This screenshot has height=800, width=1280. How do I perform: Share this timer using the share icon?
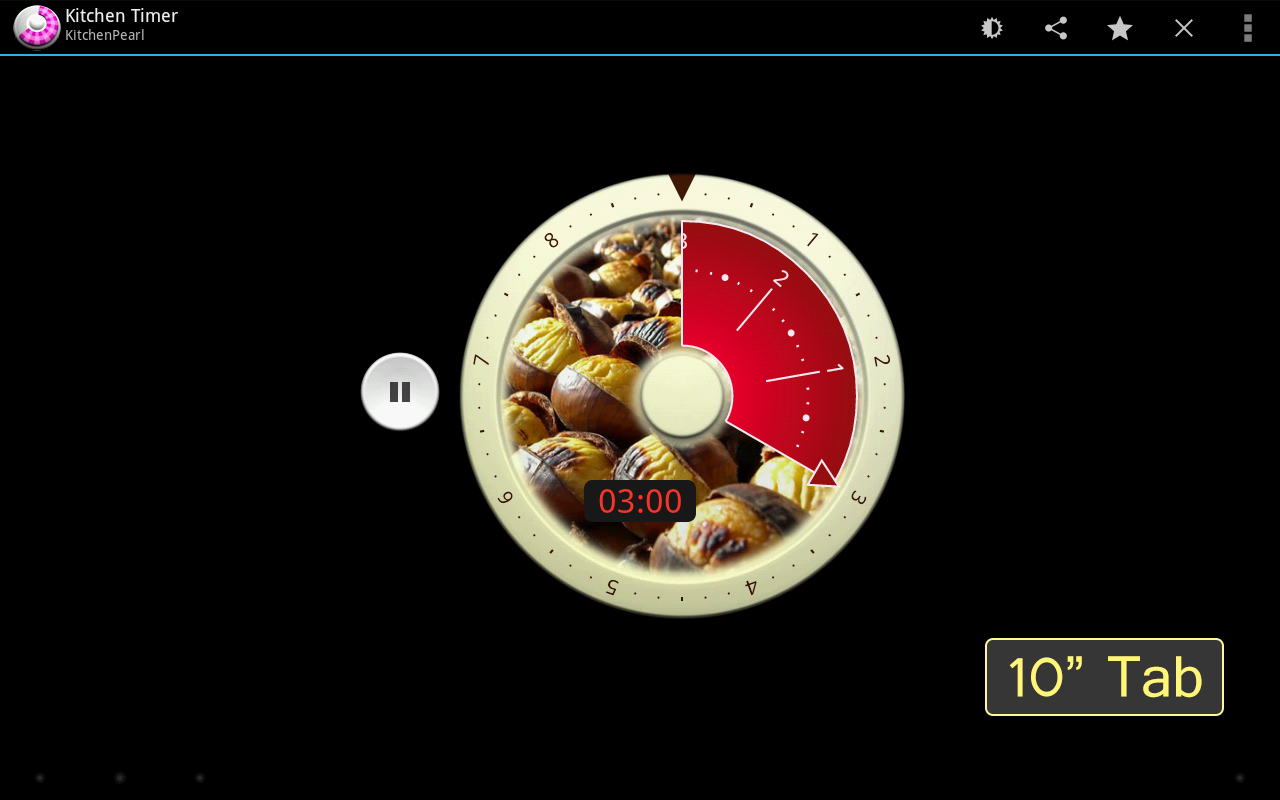click(1055, 27)
